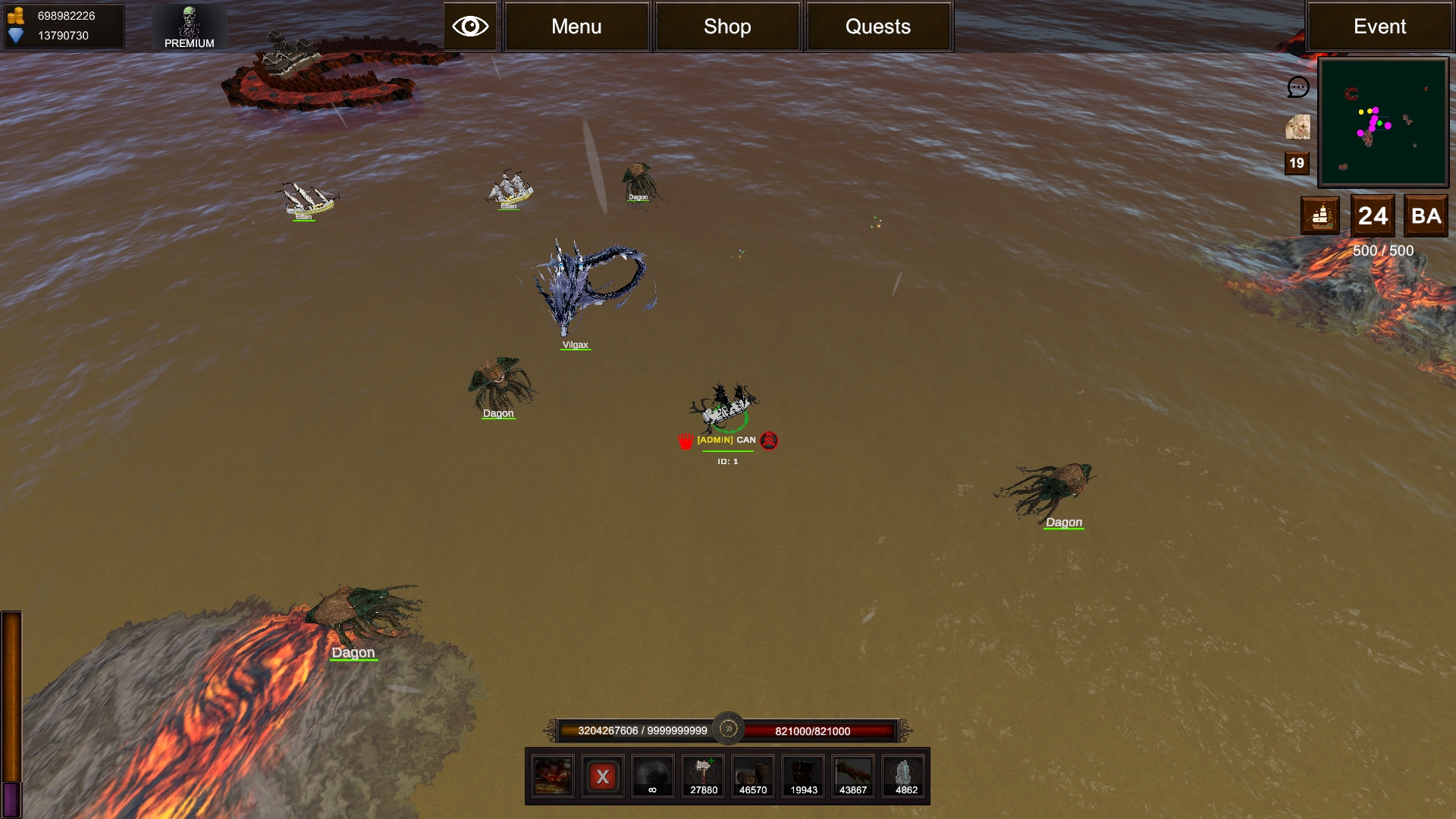Open the Shop
1456x819 pixels.
click(727, 27)
